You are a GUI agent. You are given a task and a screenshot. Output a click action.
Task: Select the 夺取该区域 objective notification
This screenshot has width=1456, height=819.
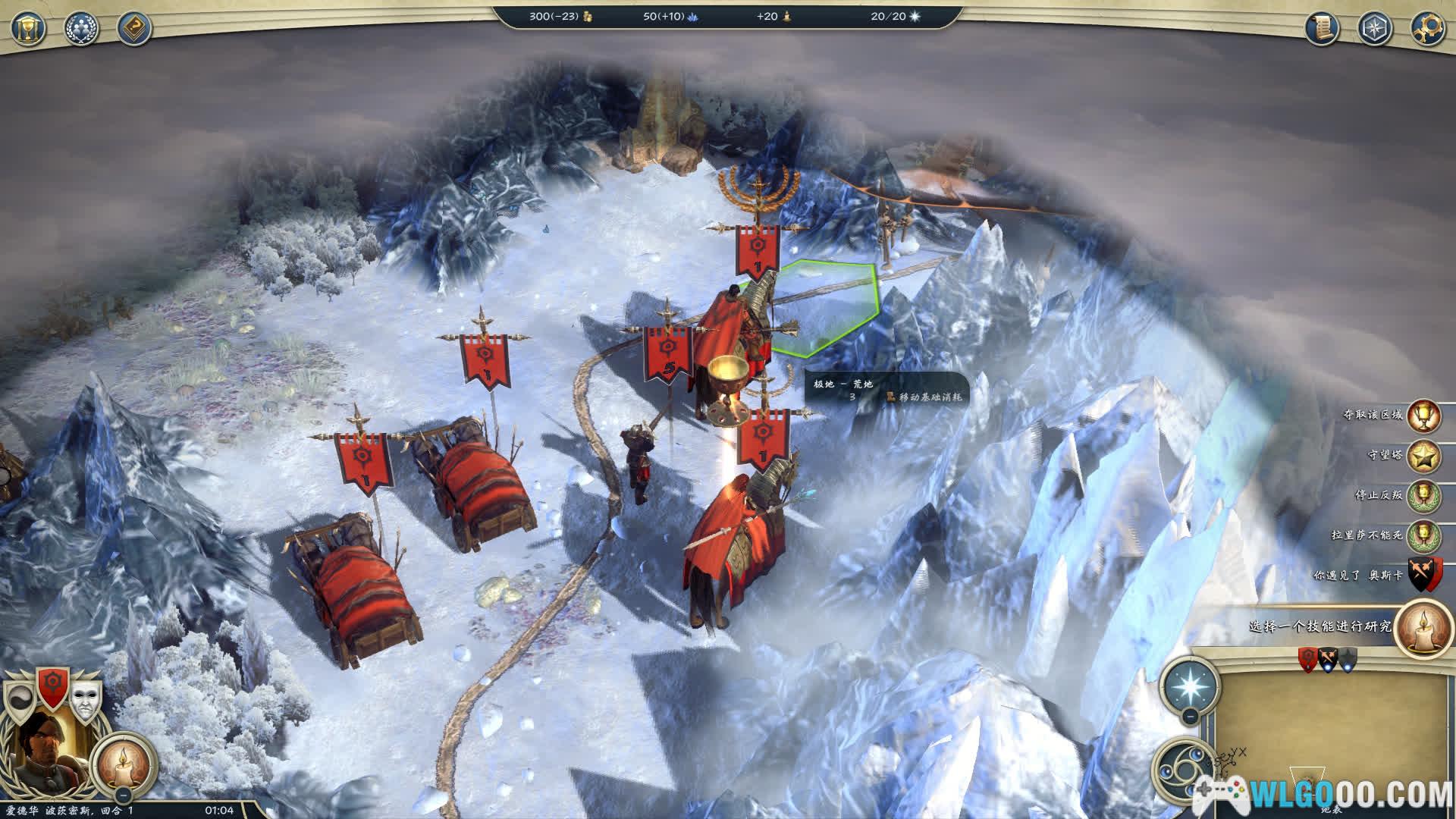(x=1424, y=415)
